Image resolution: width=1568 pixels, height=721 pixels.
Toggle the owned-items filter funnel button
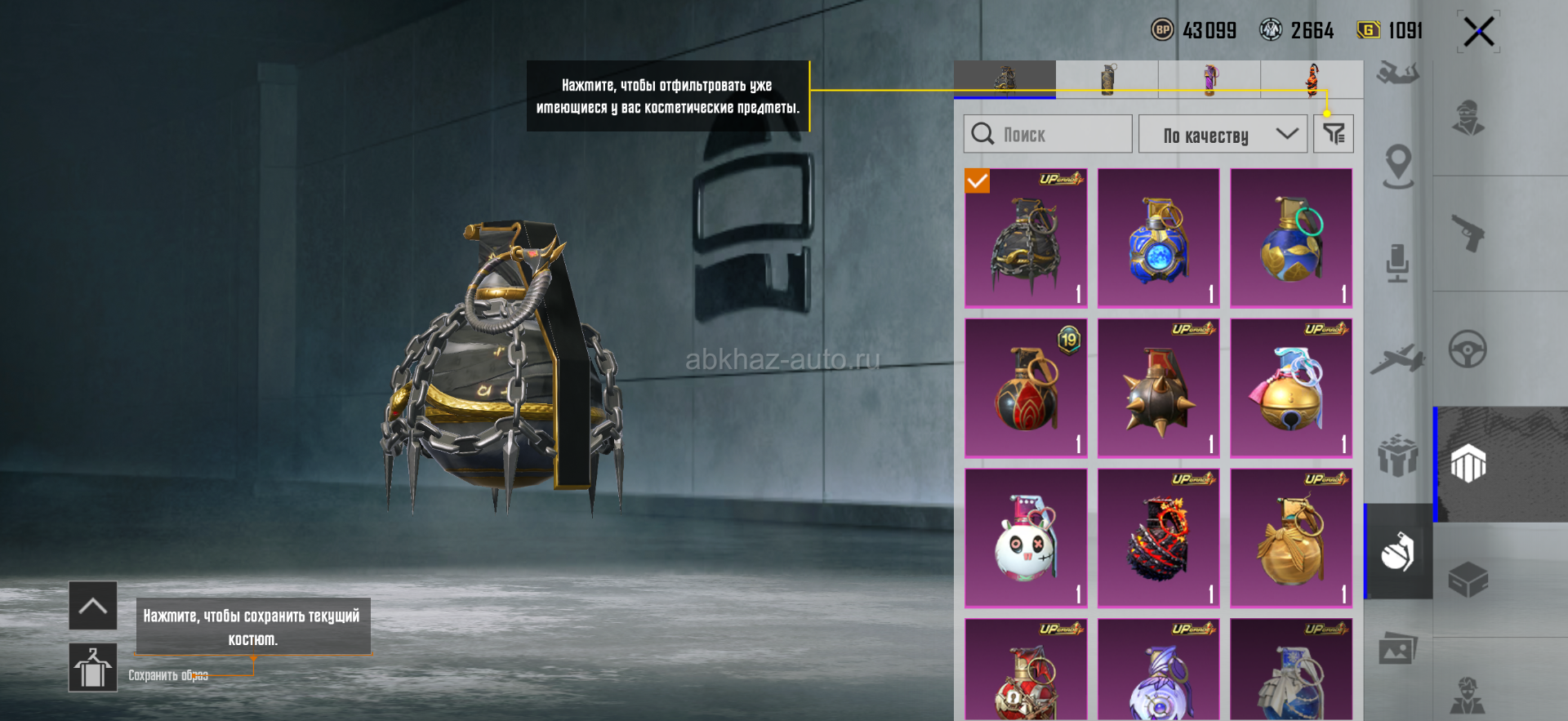[1333, 134]
